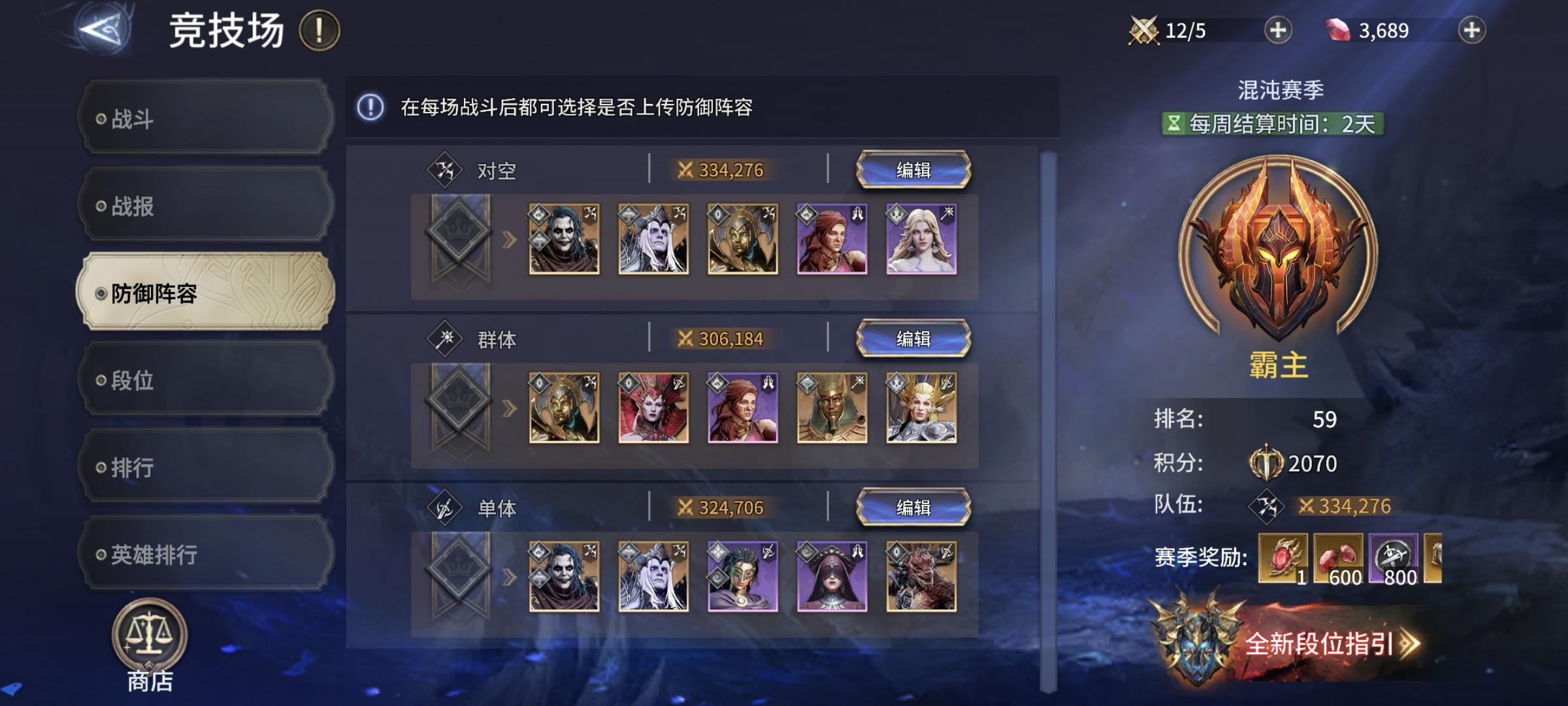Select the 对空 anti-air formation icon
1568x706 pixels.
coord(444,168)
